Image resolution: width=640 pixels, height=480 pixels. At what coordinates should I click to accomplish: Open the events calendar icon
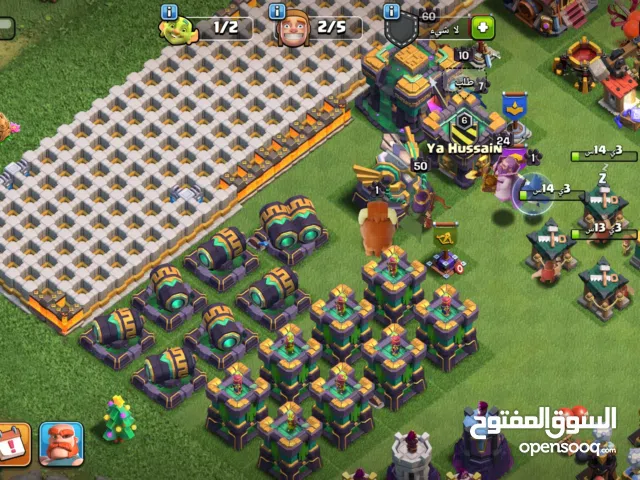[x=14, y=444]
